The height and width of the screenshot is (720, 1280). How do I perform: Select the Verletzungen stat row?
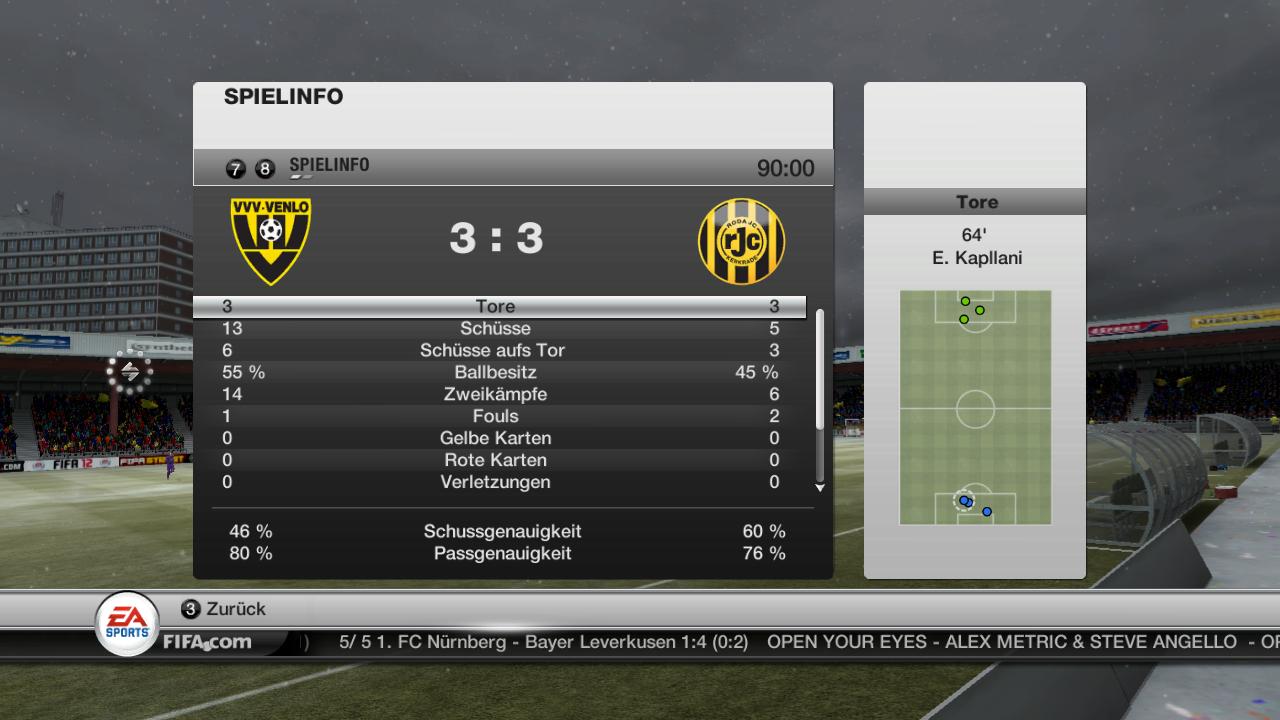496,483
